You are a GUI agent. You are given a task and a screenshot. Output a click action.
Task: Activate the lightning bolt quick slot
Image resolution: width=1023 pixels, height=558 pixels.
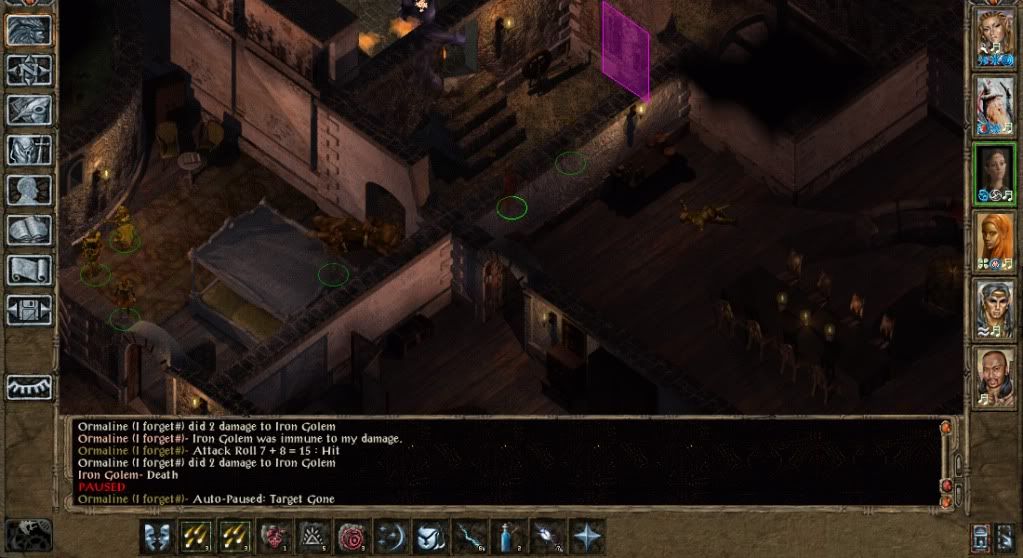[x=469, y=535]
